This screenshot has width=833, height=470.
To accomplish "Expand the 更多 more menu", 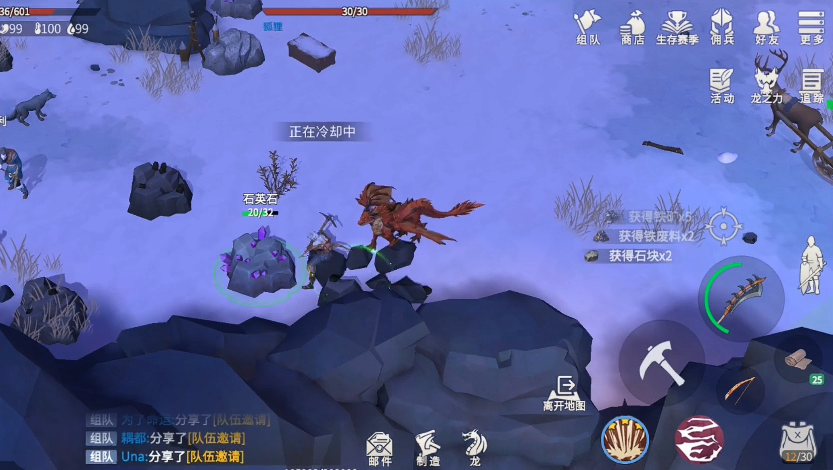I will (x=811, y=25).
